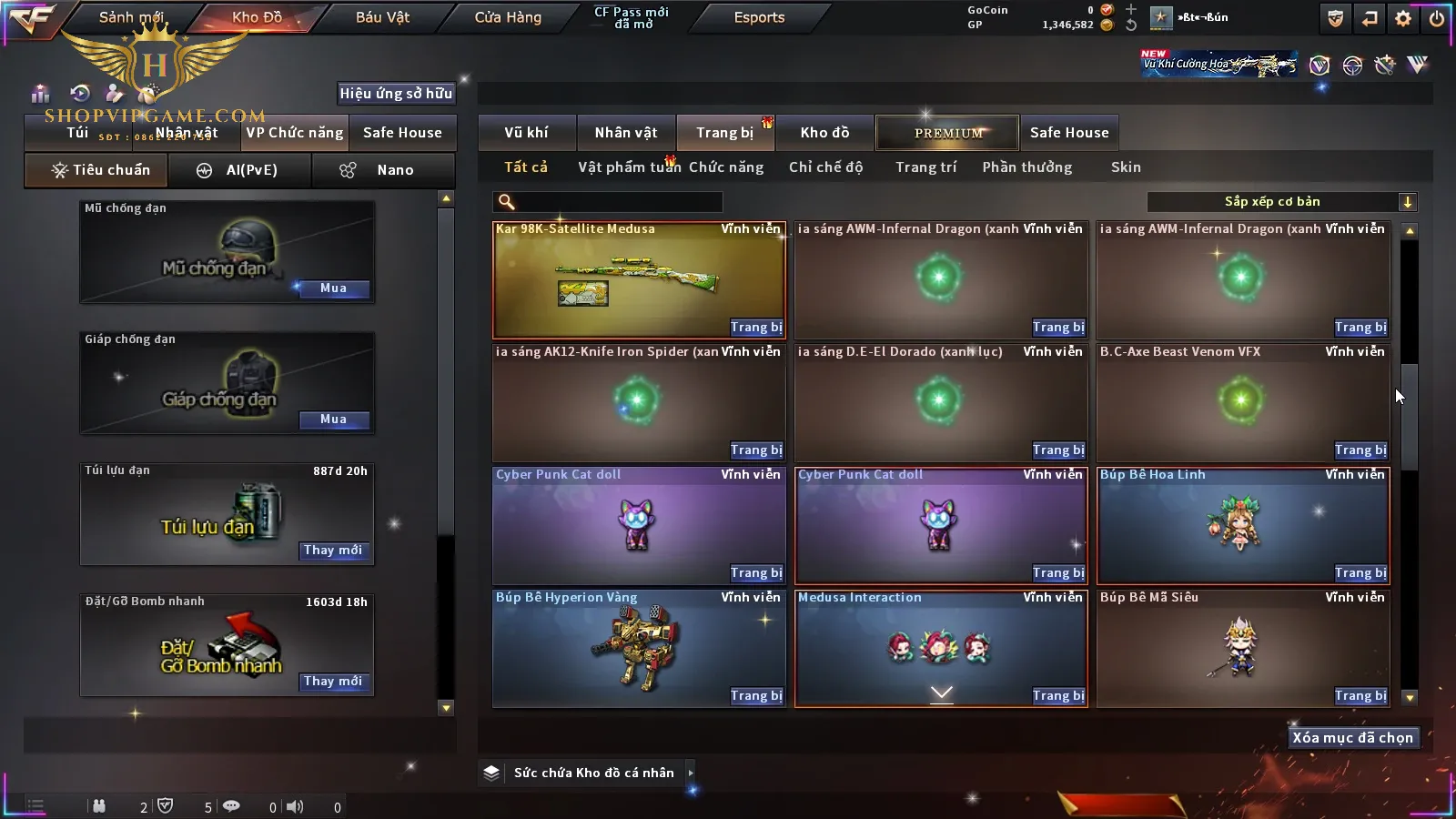The height and width of the screenshot is (819, 1456).
Task: Go to the Sảnh mới lobby
Action: pos(131,17)
